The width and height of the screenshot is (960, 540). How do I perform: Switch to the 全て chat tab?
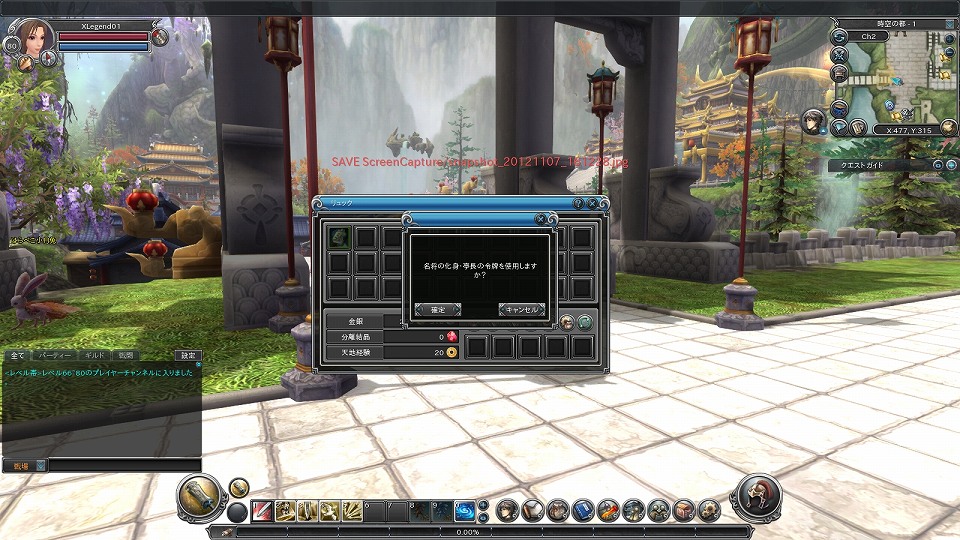click(18, 355)
